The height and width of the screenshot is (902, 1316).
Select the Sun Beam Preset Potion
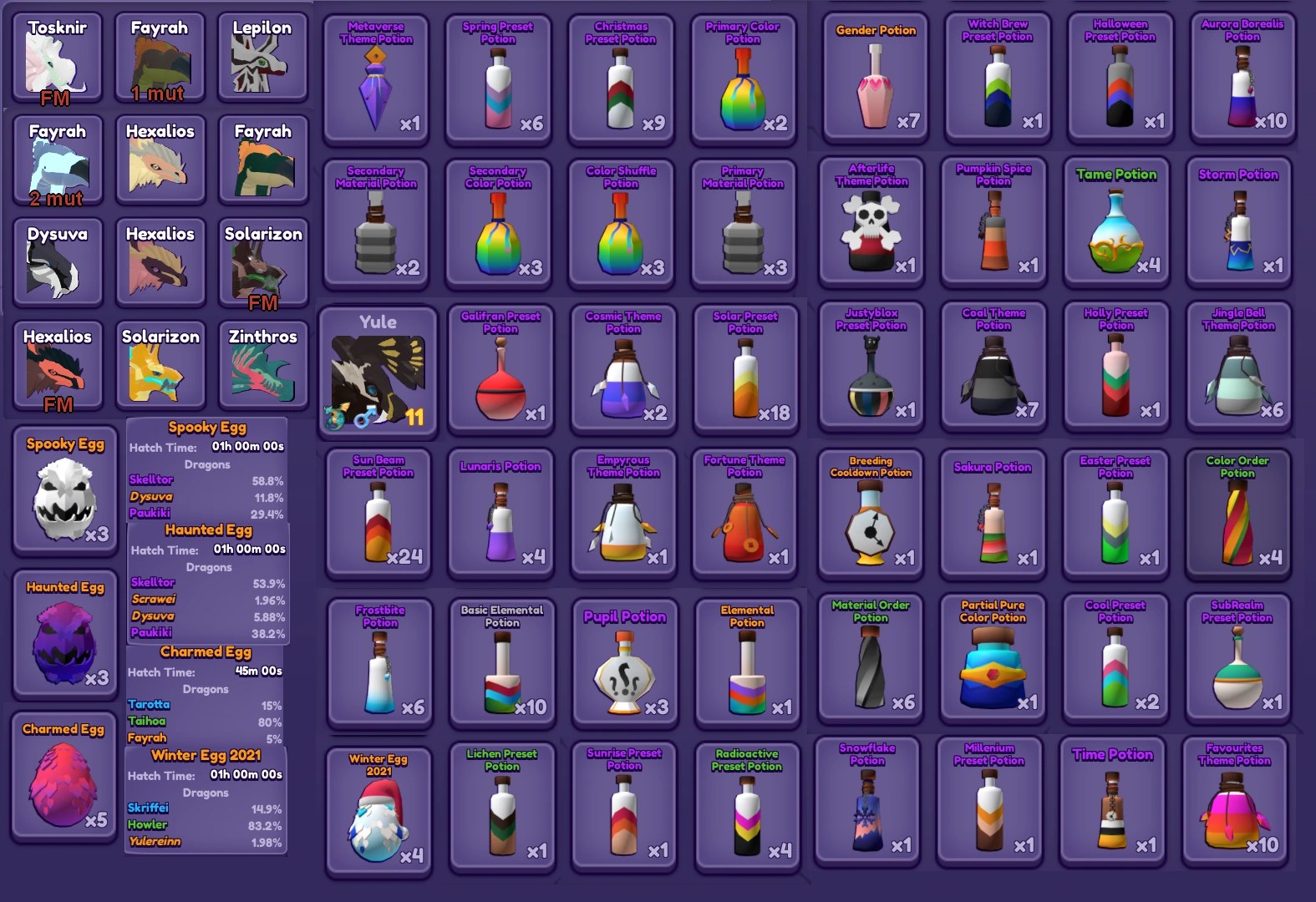click(x=379, y=514)
